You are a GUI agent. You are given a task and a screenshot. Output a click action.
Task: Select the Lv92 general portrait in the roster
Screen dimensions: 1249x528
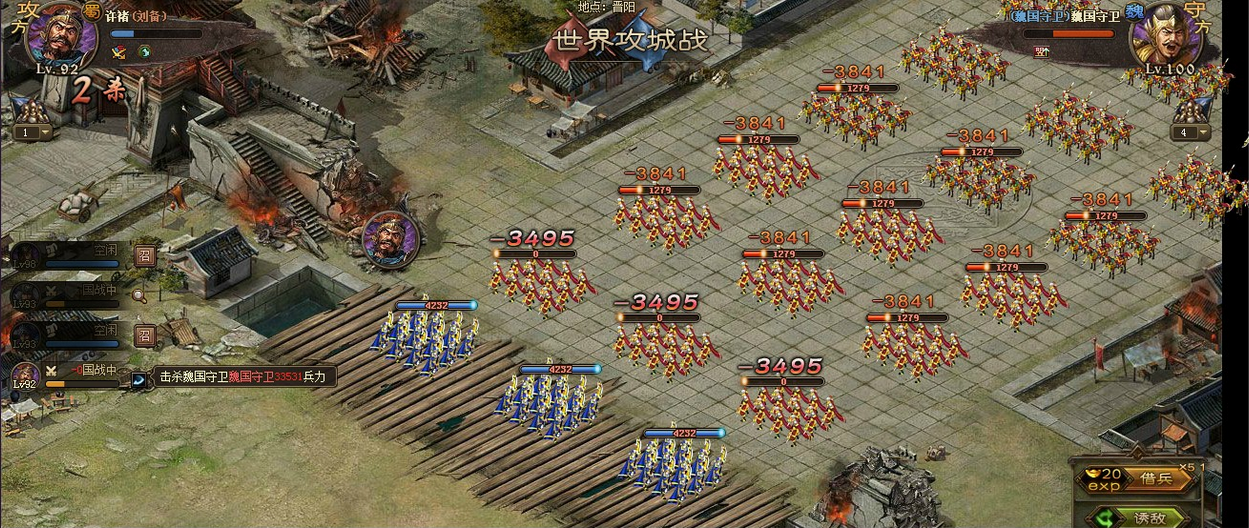tap(25, 376)
